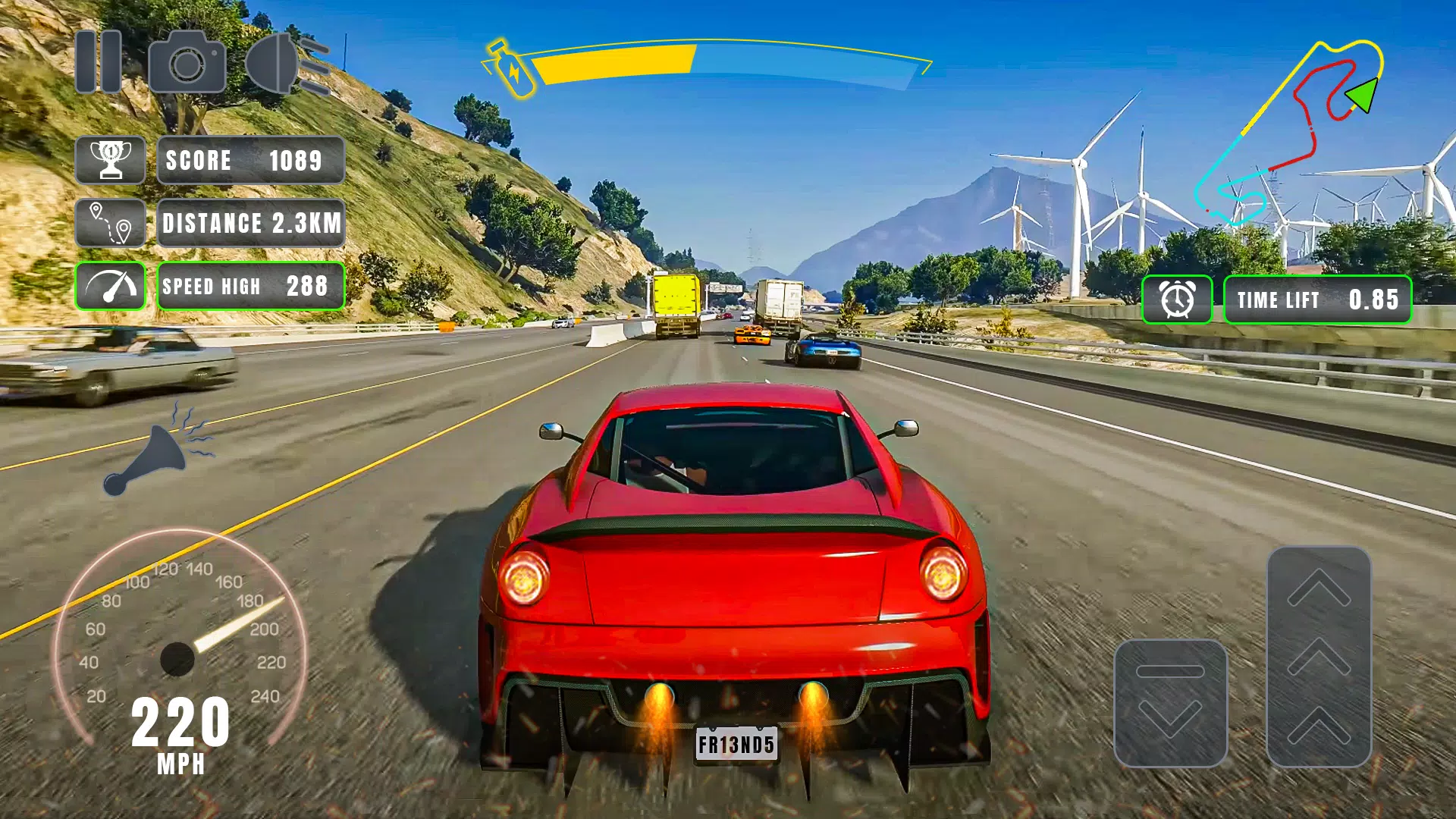Switch the camera view
Image resolution: width=1456 pixels, height=819 pixels.
(187, 62)
